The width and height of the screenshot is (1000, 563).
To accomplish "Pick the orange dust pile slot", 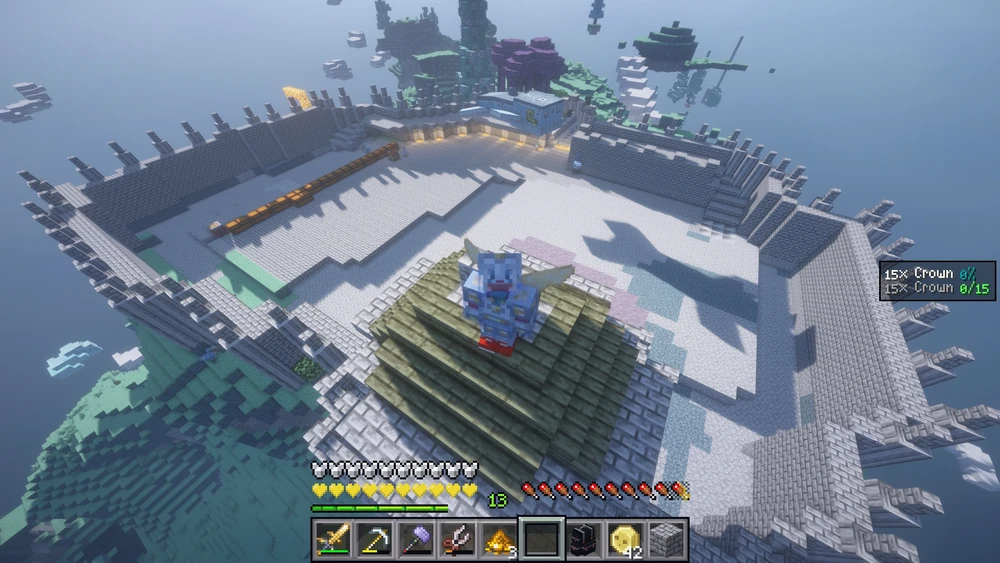I will point(499,539).
